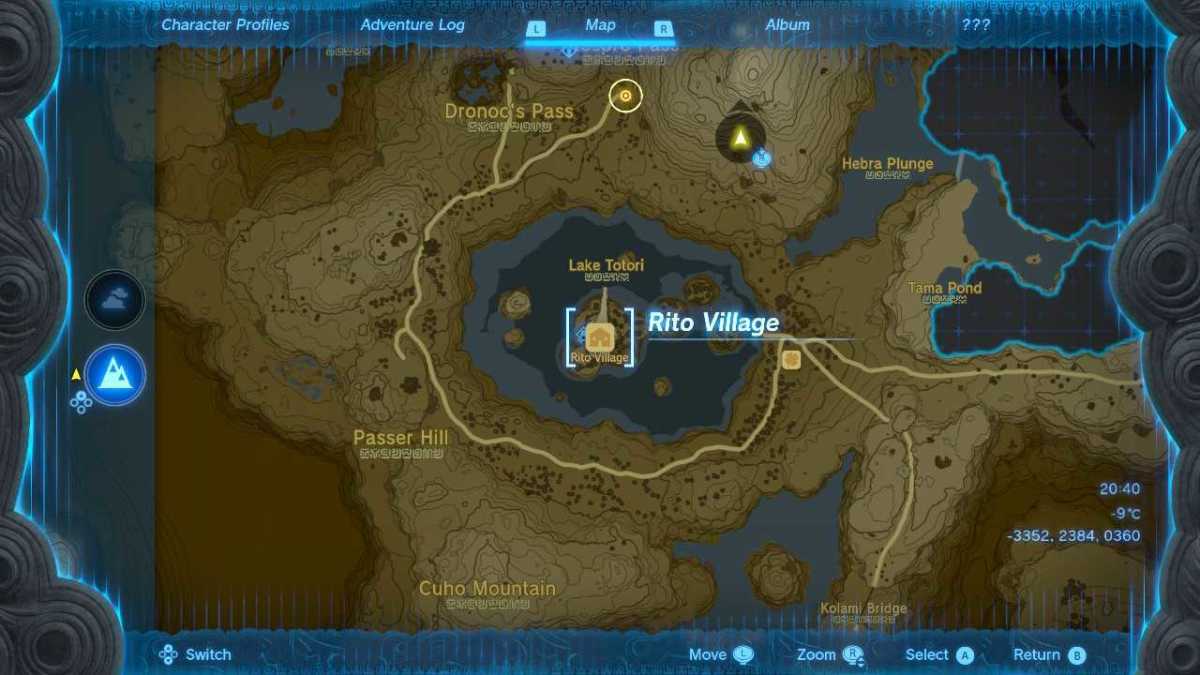This screenshot has width=1200, height=675.
Task: Select the Map tab
Action: pyautogui.click(x=600, y=25)
